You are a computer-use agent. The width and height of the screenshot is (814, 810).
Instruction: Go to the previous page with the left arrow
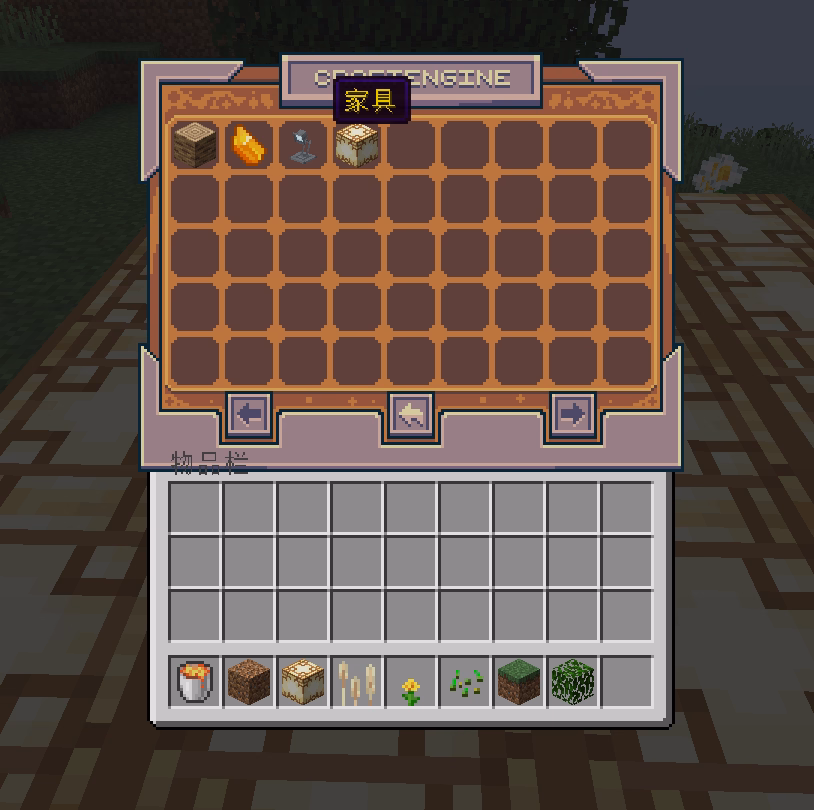(x=249, y=413)
